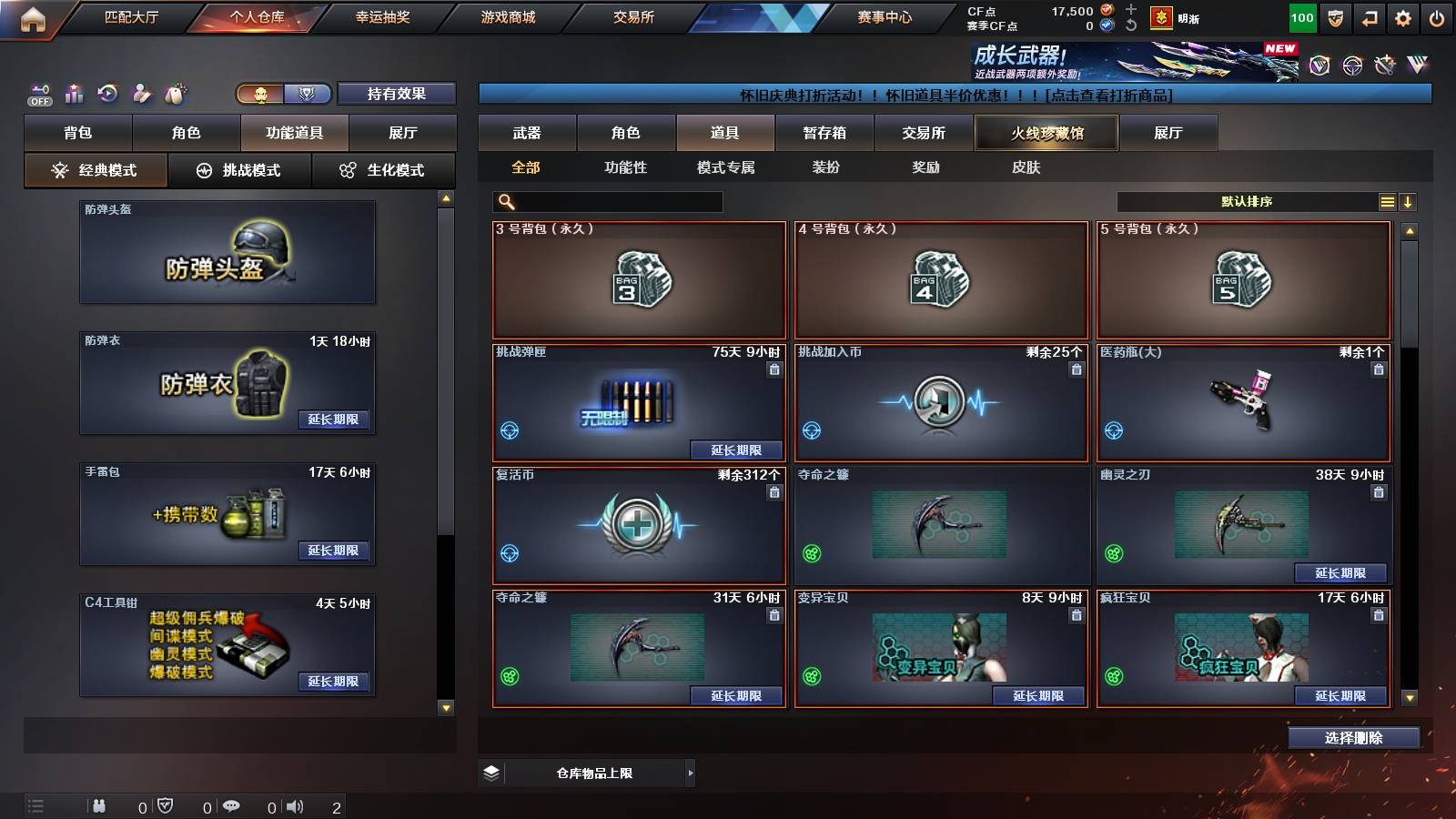This screenshot has width=1456, height=819.
Task: Click the return arrow icon near settings
Action: click(1369, 16)
